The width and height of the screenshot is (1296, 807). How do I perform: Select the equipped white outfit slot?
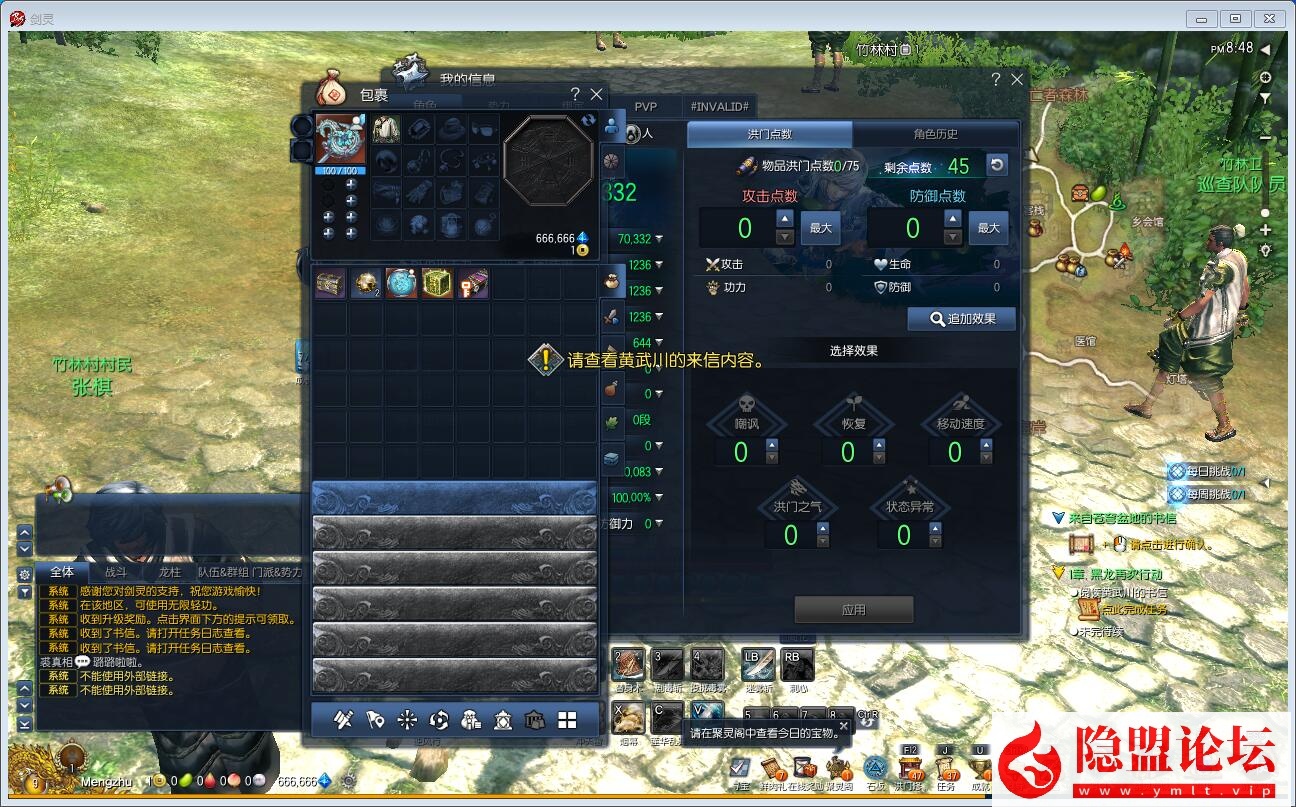click(x=386, y=129)
